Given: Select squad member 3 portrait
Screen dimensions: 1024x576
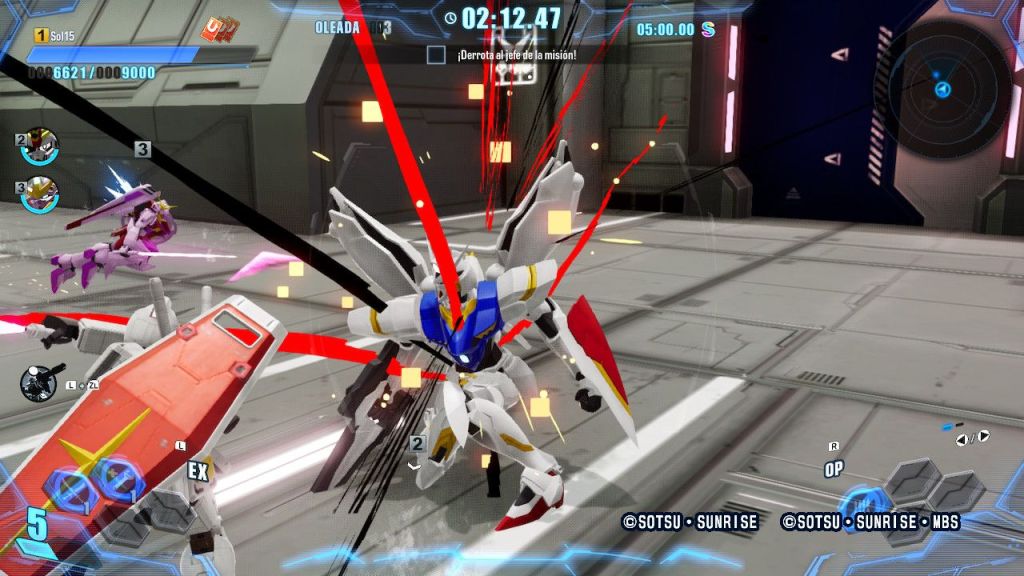Looking at the screenshot, I should point(40,191).
